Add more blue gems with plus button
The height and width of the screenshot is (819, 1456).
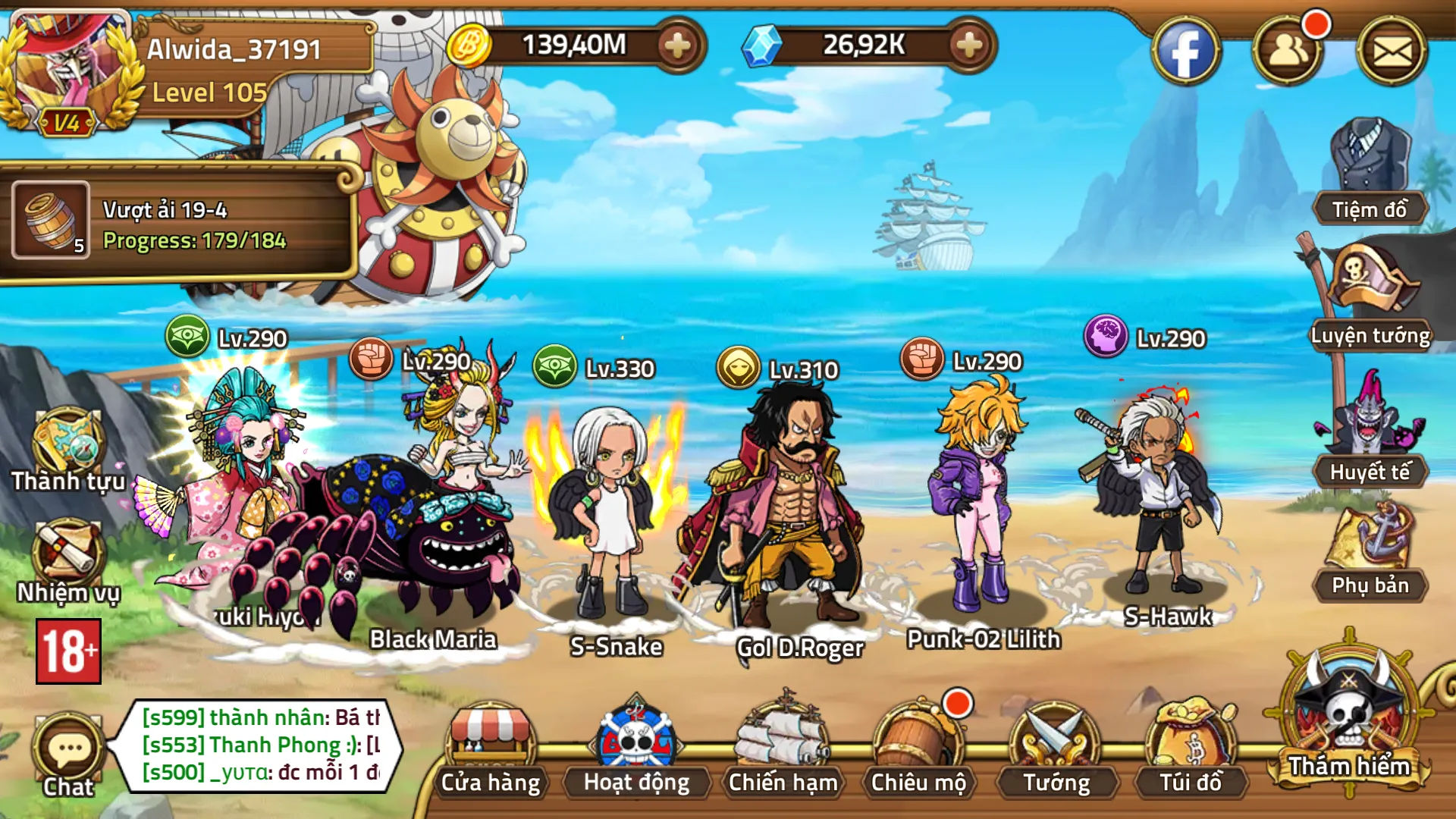pyautogui.click(x=968, y=45)
